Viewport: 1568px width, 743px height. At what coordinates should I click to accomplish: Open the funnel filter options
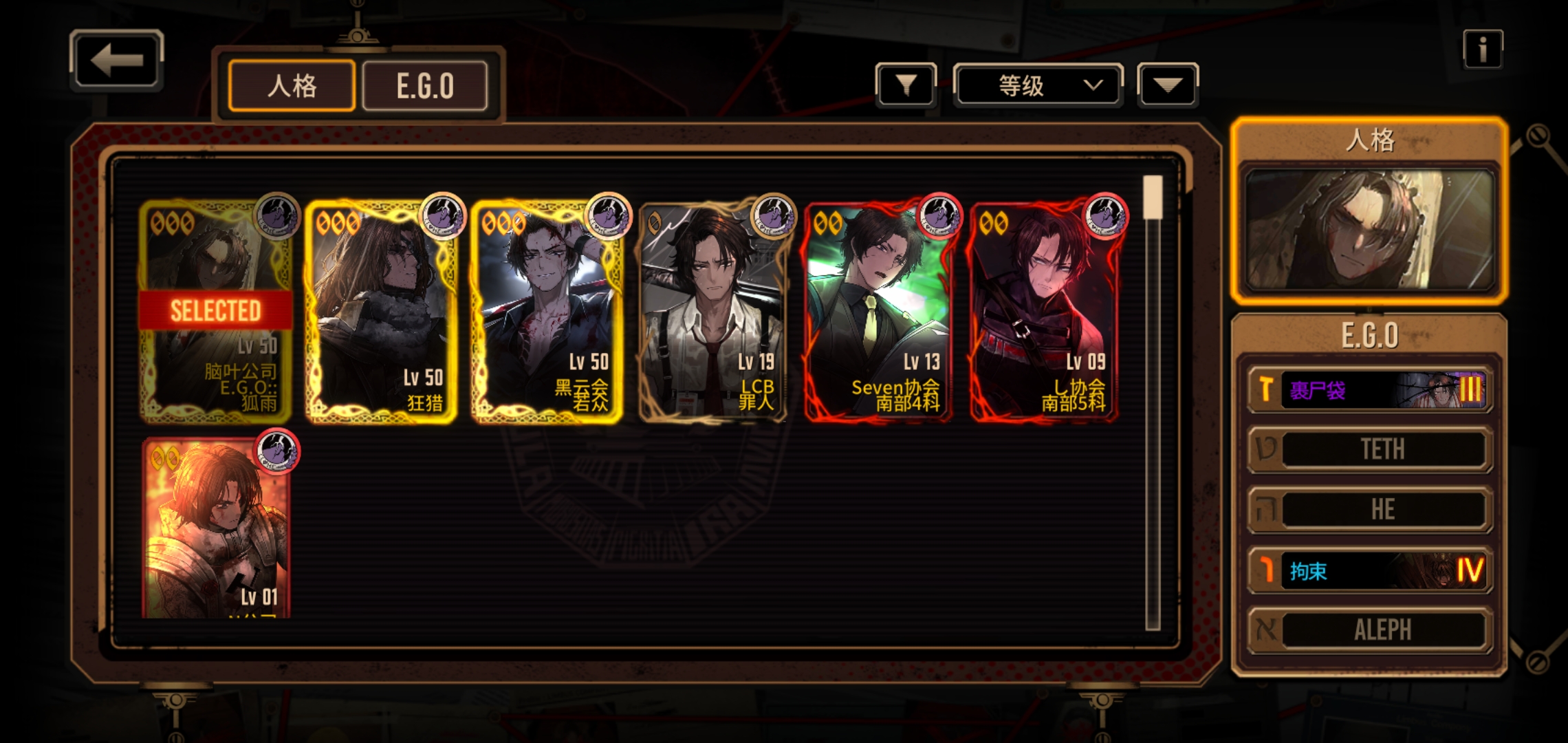pyautogui.click(x=906, y=85)
